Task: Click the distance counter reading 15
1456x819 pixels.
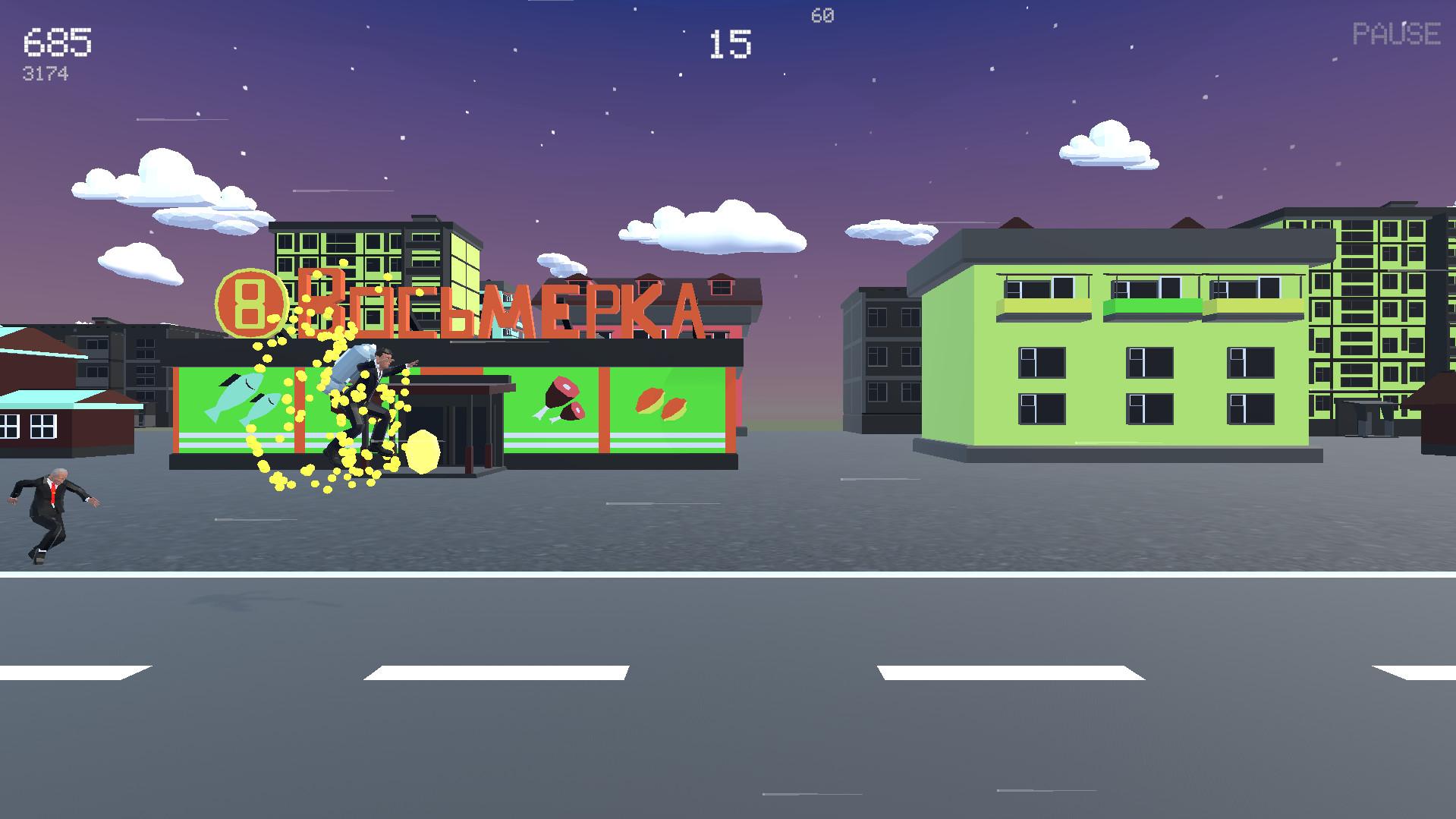Action: [x=731, y=43]
